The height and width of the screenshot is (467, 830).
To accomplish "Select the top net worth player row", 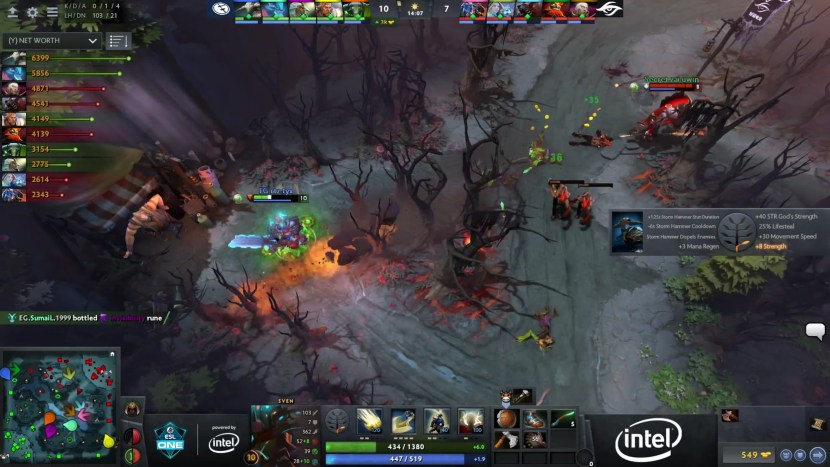I will pyautogui.click(x=60, y=59).
